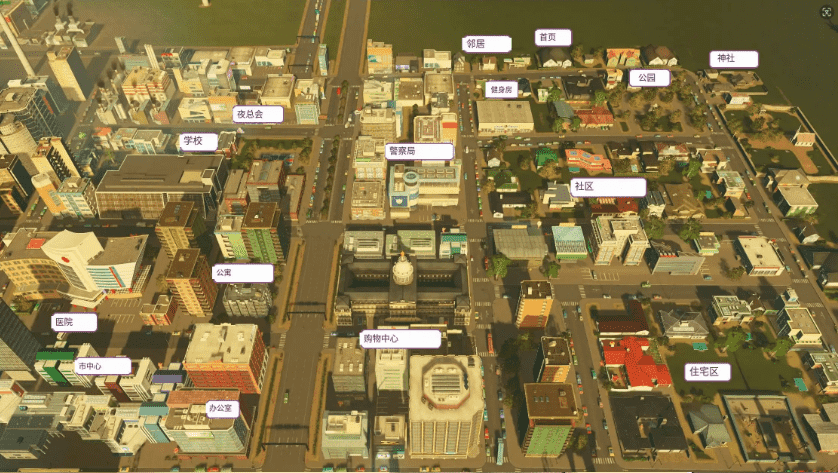
Task: Go to the 办公室 location
Action: coord(221,408)
